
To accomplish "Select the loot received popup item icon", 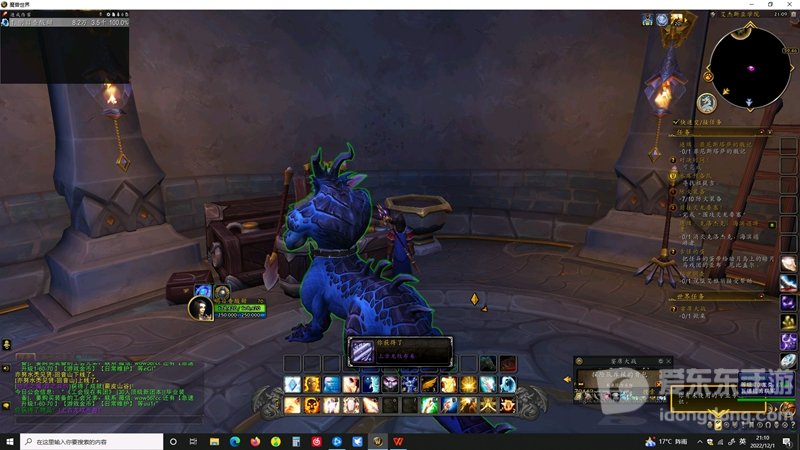I will (362, 352).
